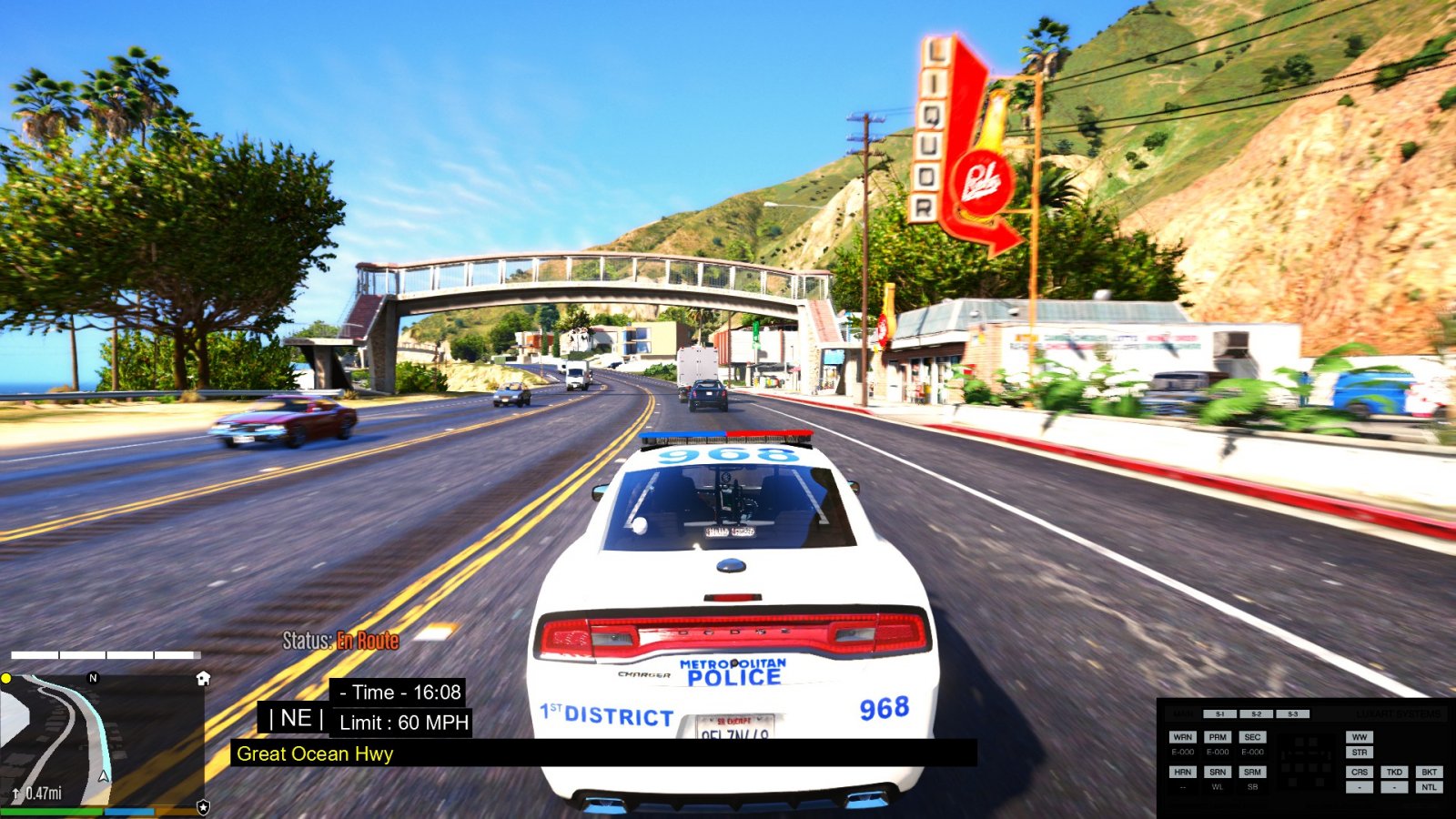Toggle the NTL button on the siren panel
This screenshot has width=1456, height=819.
[x=1429, y=787]
